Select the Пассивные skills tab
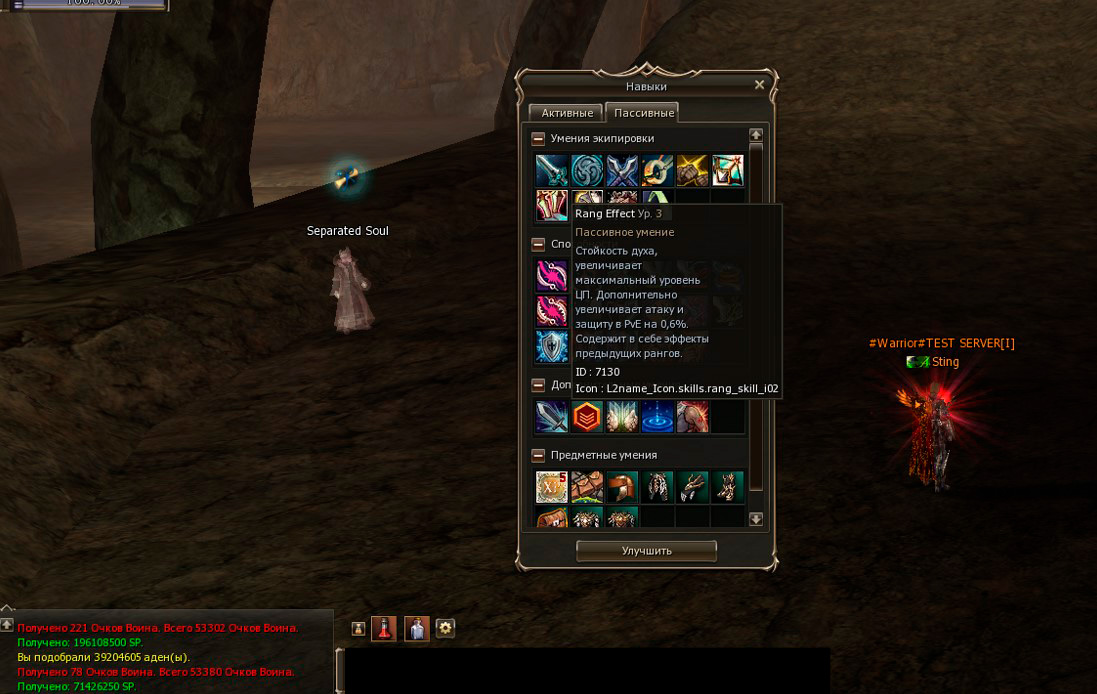This screenshot has height=694, width=1097. (644, 113)
